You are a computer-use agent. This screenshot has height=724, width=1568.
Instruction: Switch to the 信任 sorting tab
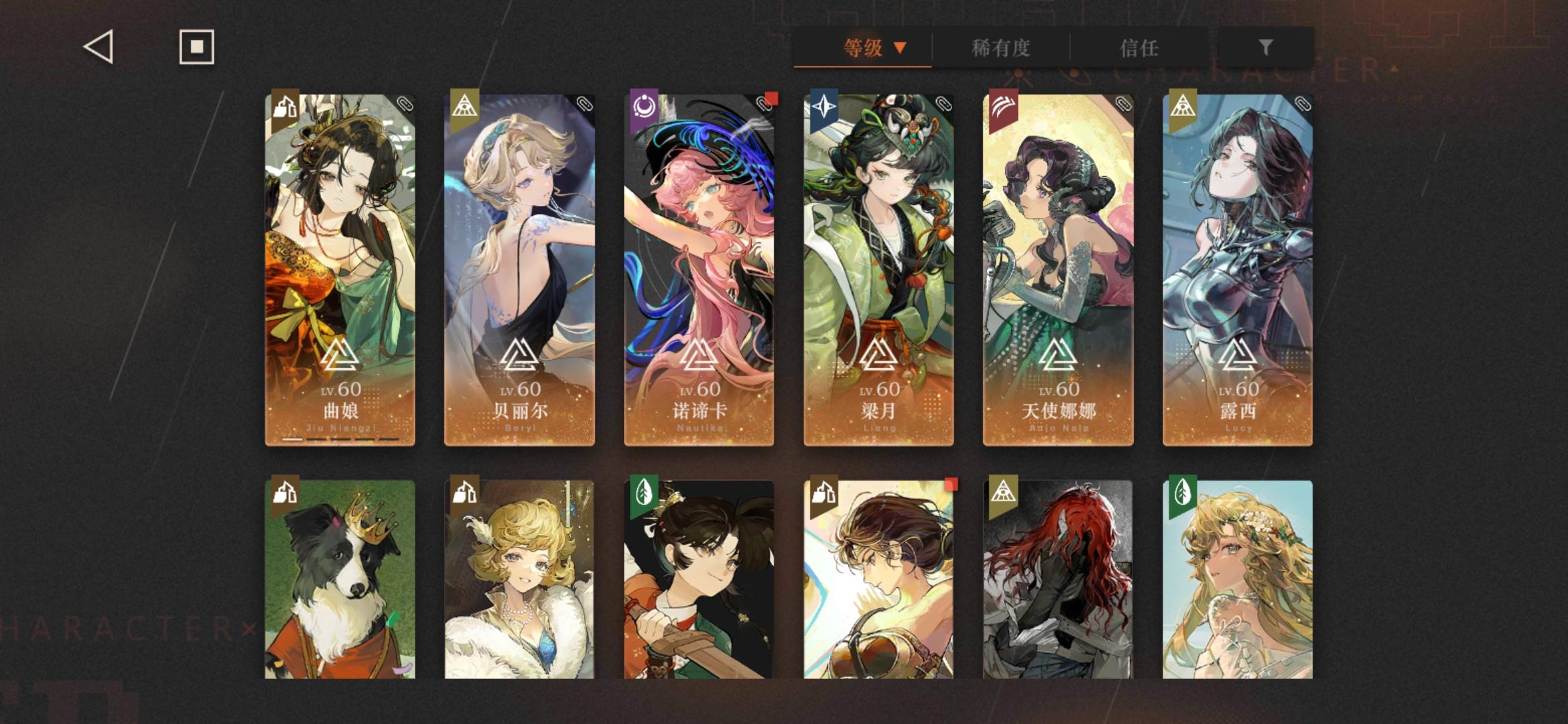[x=1139, y=48]
